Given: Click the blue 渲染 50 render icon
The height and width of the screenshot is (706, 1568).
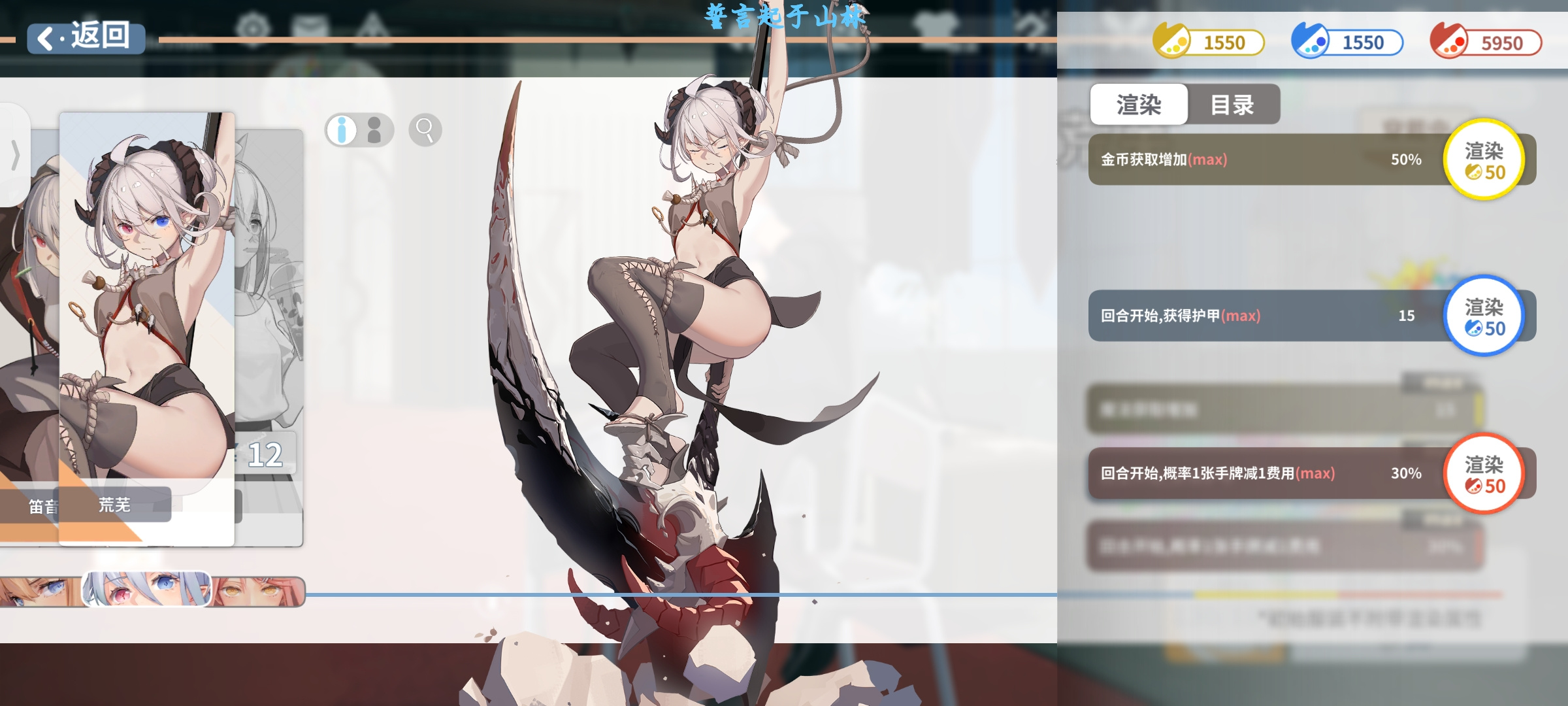Looking at the screenshot, I should pyautogui.click(x=1485, y=316).
